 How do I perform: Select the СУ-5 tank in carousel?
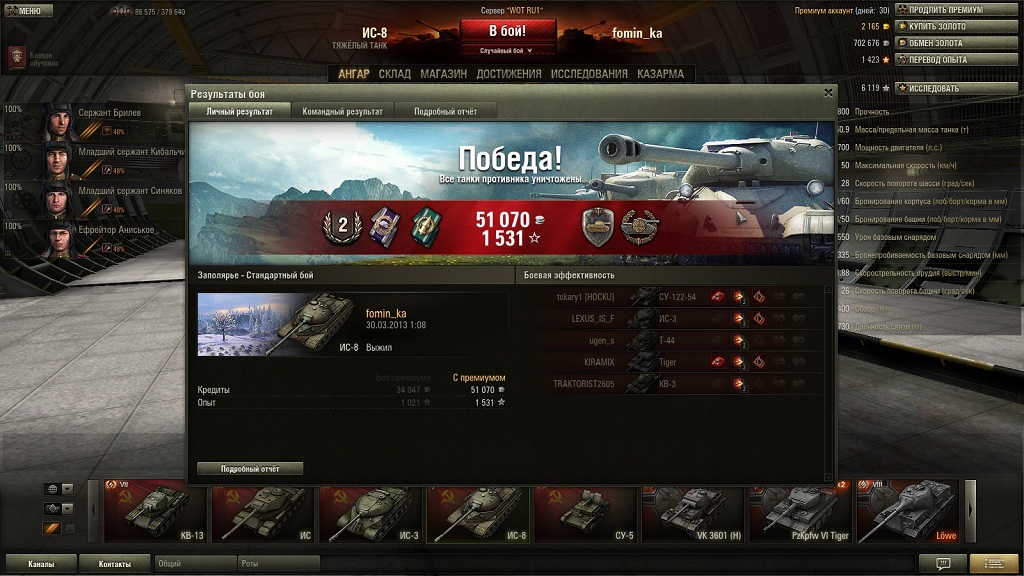click(x=584, y=511)
